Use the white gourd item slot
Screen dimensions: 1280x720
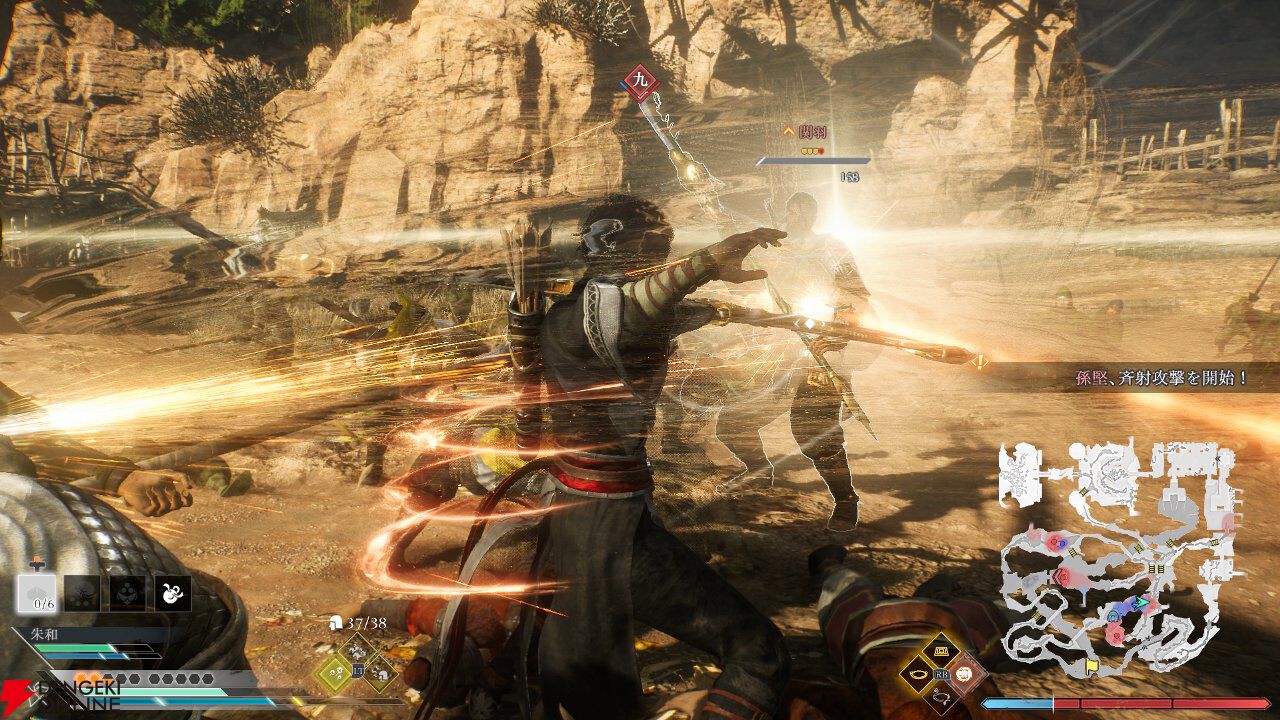click(x=172, y=593)
